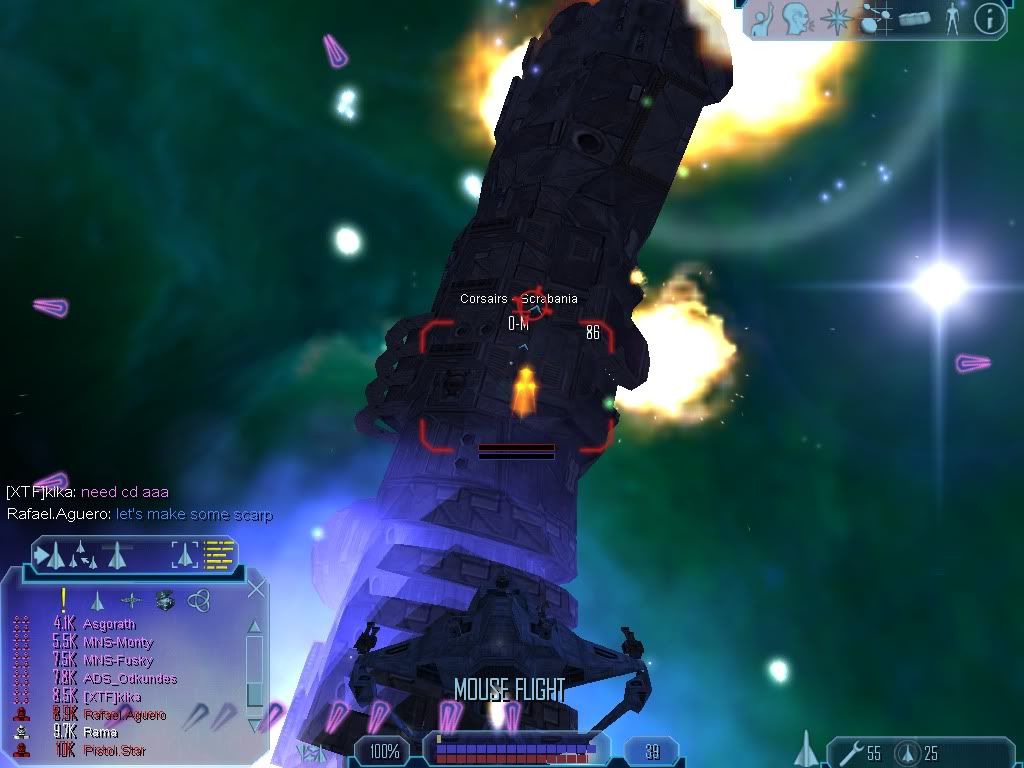1024x768 pixels.
Task: Show the ships contact filter
Action: [x=97, y=600]
